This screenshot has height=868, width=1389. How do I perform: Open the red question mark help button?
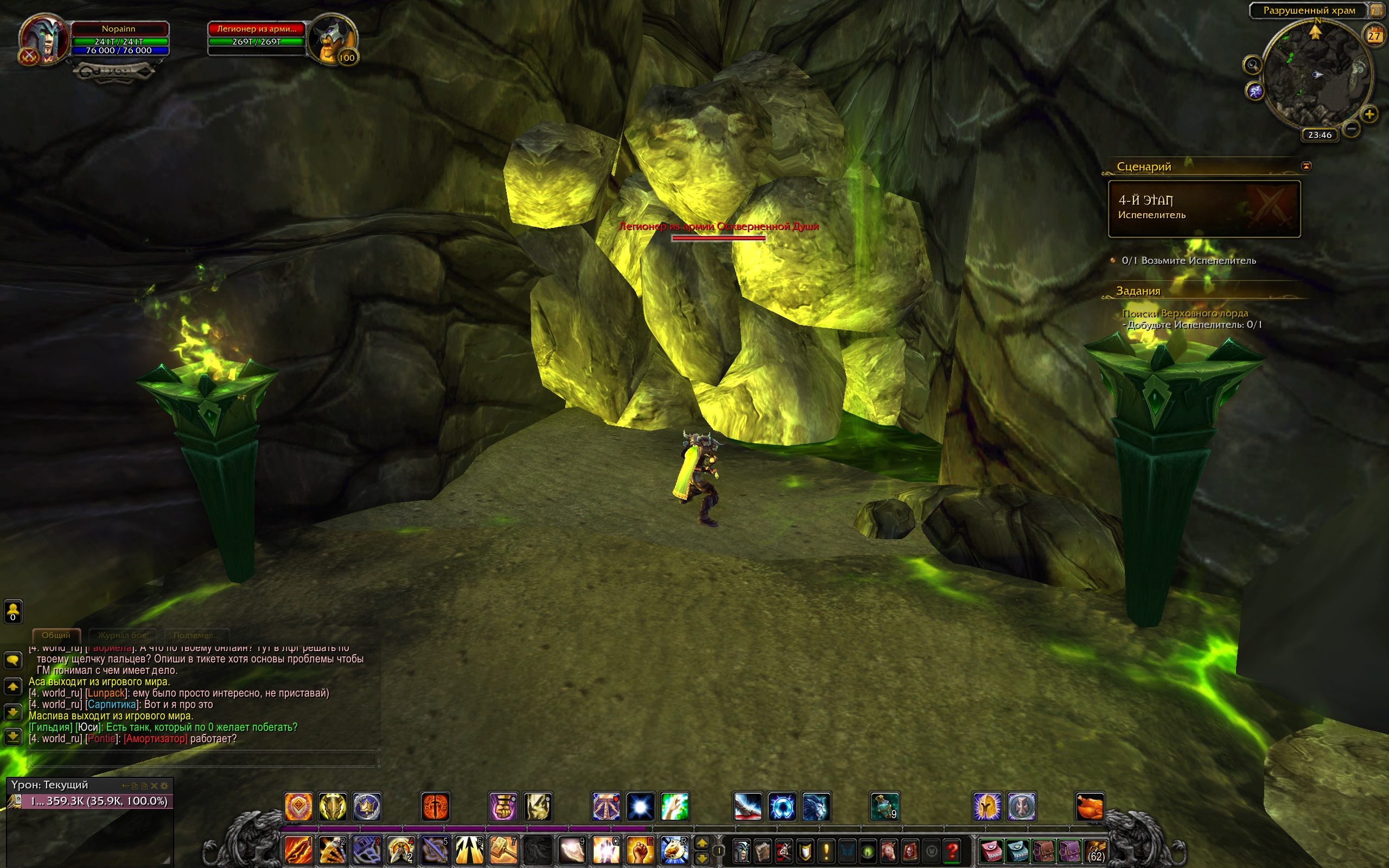(x=952, y=850)
